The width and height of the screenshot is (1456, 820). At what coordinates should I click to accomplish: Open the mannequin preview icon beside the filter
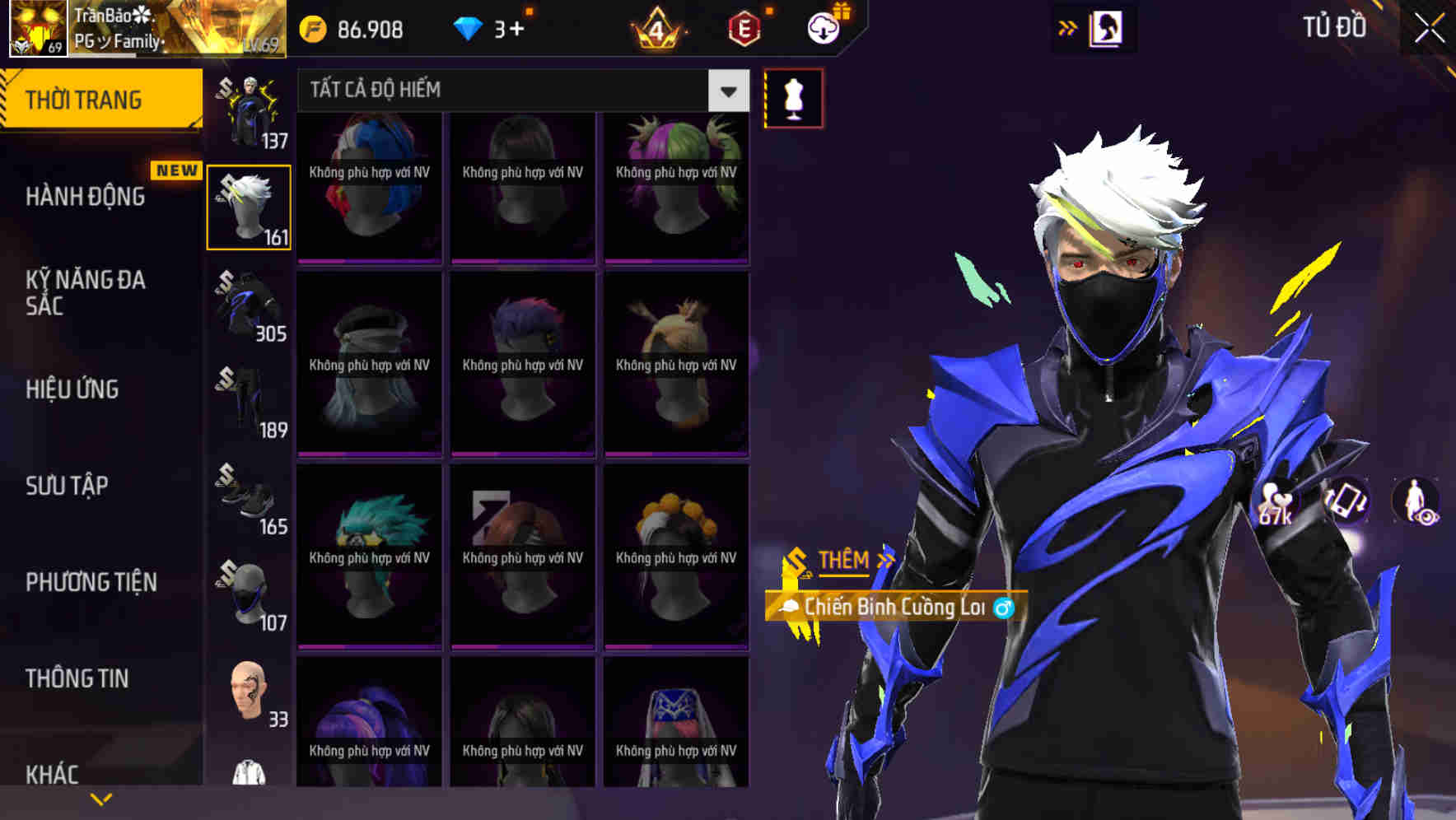[x=792, y=96]
